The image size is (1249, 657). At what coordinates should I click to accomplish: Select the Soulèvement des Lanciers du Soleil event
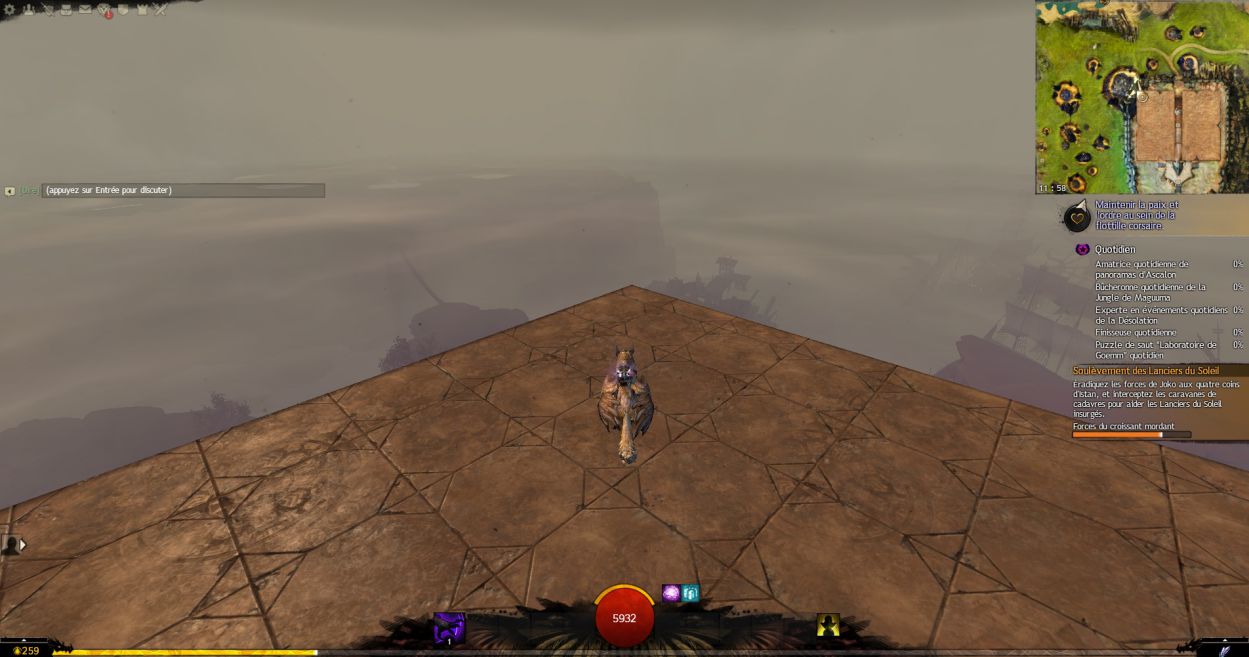click(x=1146, y=371)
